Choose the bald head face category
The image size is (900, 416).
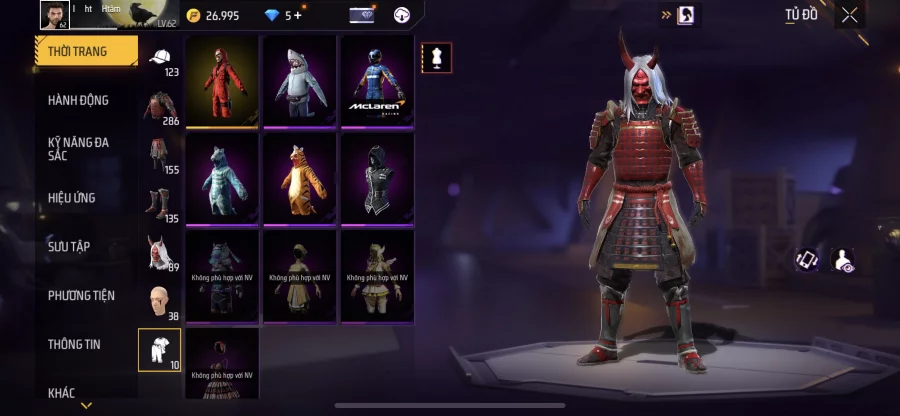[158, 298]
